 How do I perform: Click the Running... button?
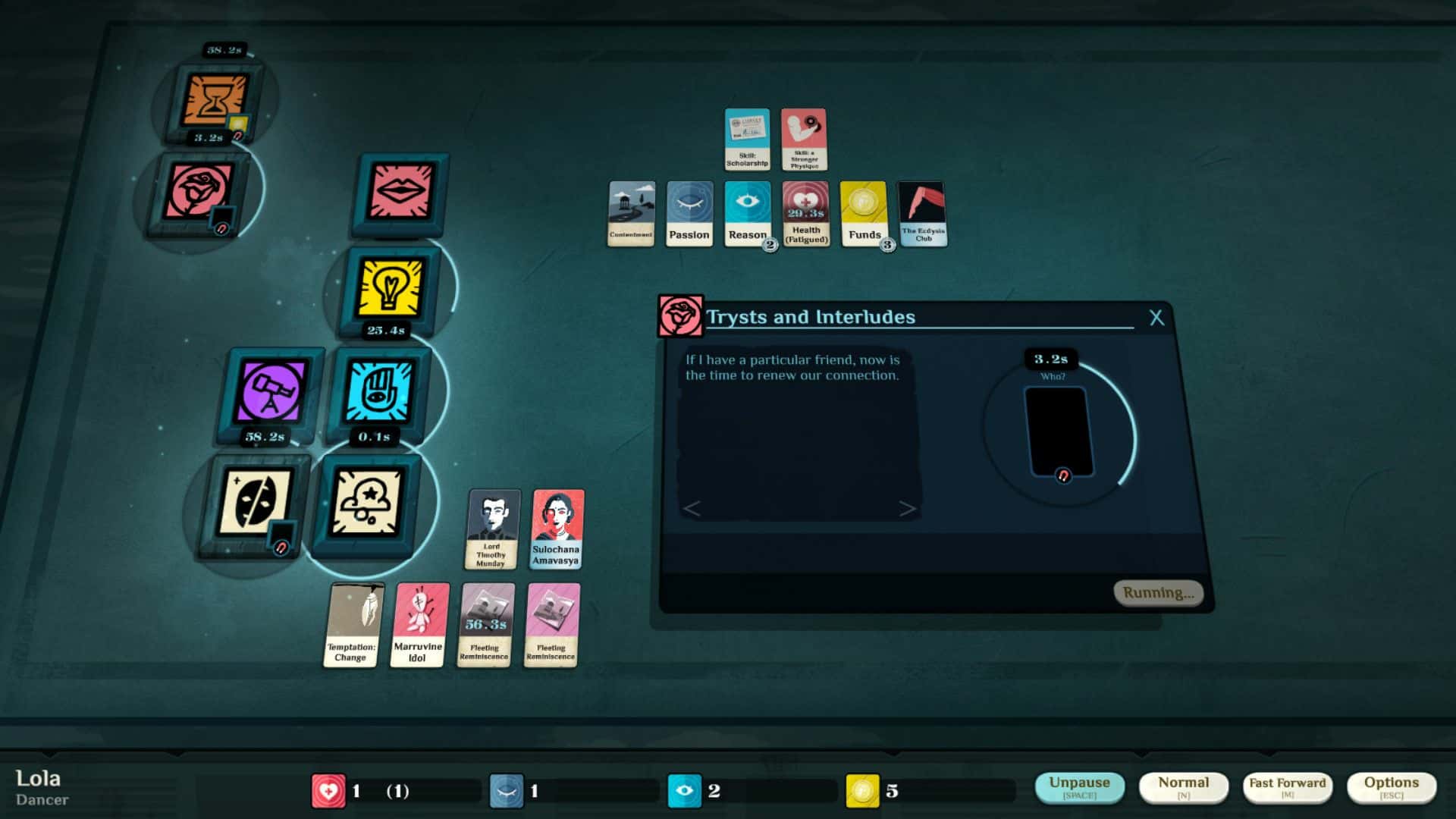point(1157,594)
